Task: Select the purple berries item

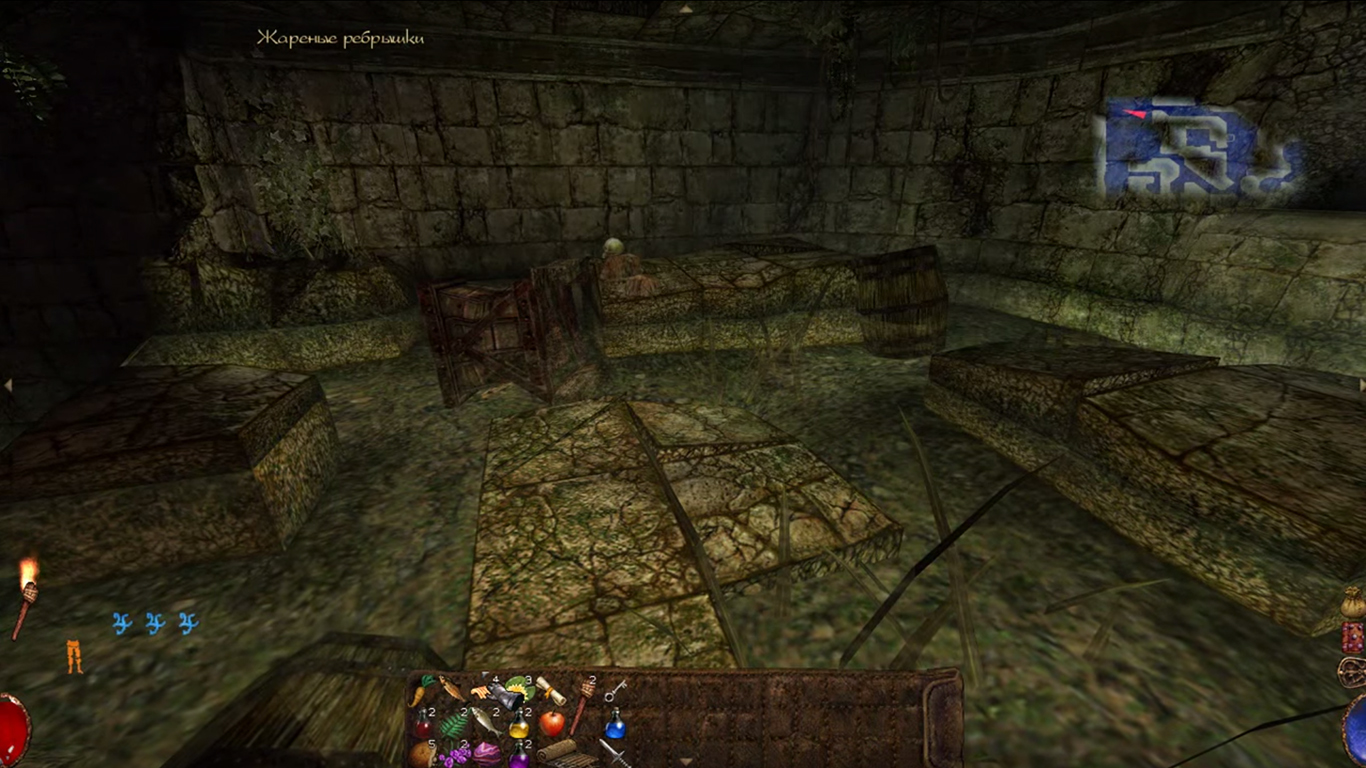Action: (x=455, y=755)
